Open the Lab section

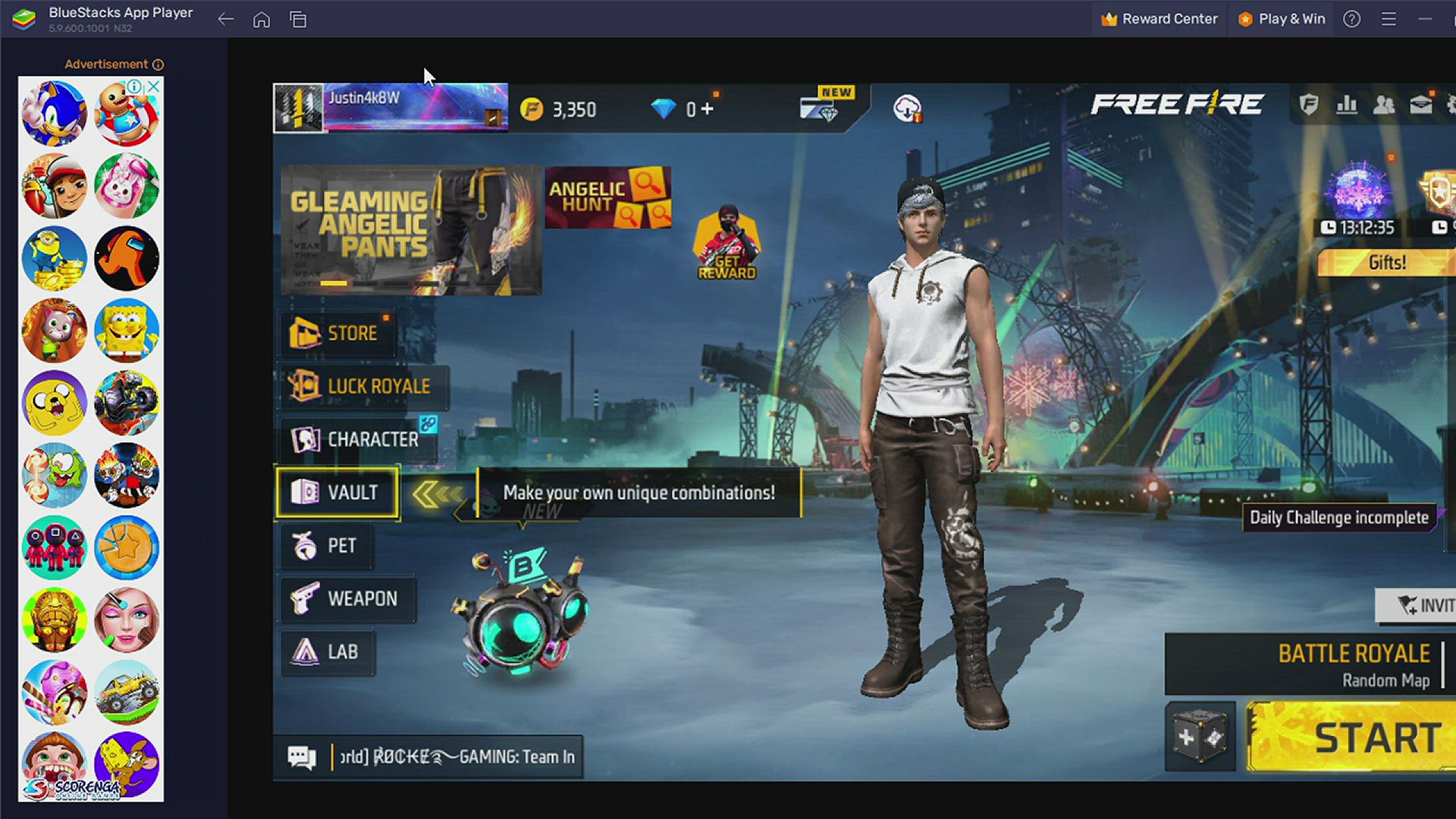pyautogui.click(x=327, y=653)
